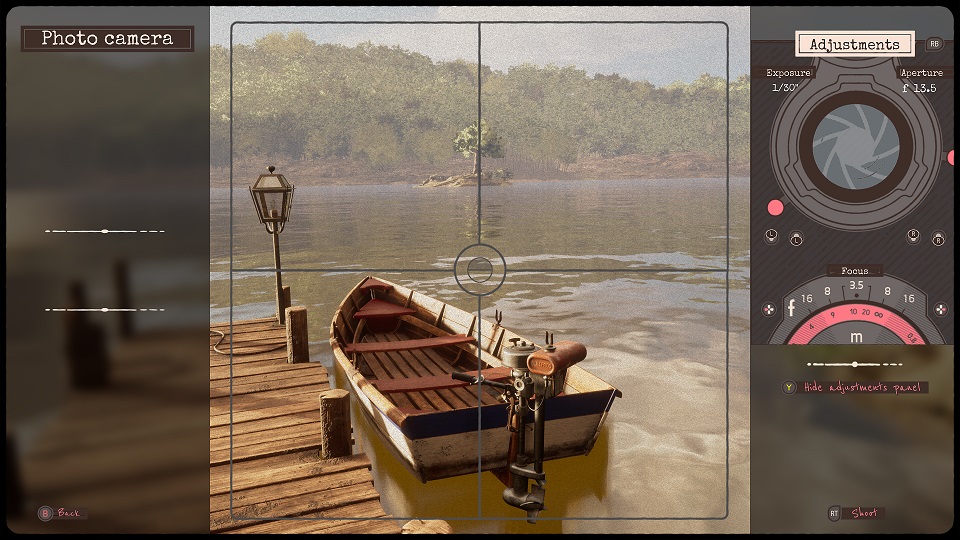Hide the adjustments panel

click(865, 387)
